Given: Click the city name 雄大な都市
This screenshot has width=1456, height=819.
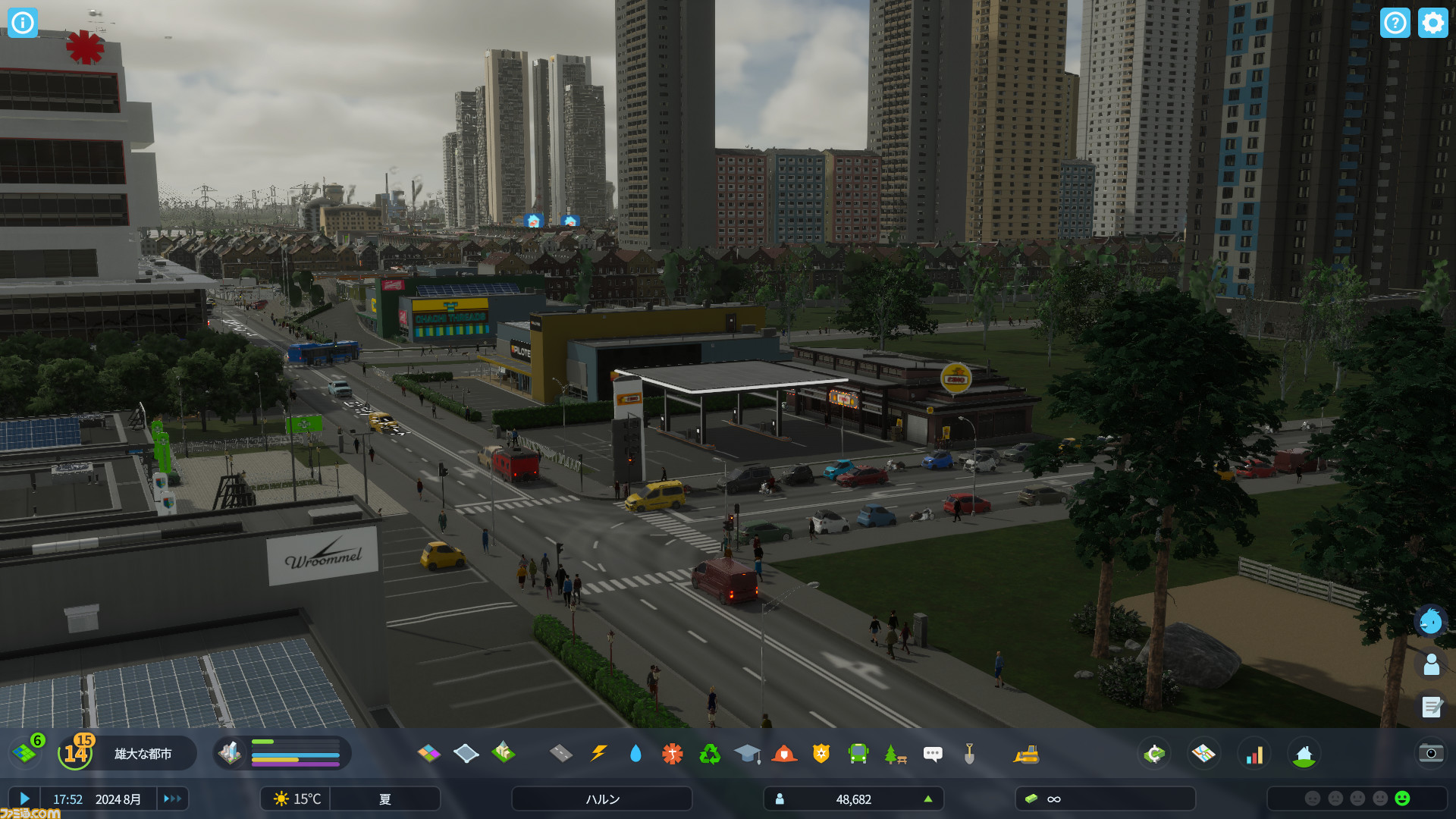Looking at the screenshot, I should coord(142,753).
